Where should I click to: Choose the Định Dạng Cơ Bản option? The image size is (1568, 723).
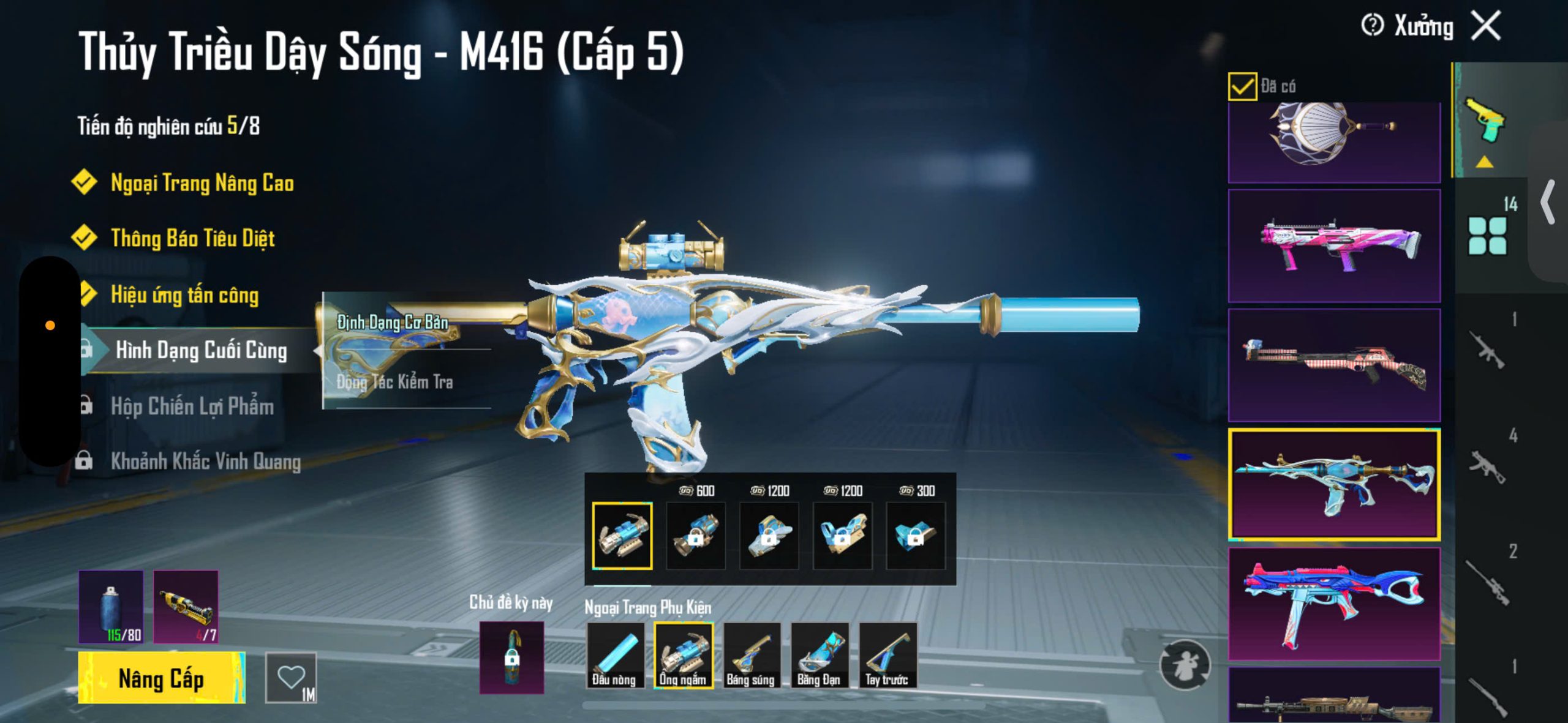393,322
